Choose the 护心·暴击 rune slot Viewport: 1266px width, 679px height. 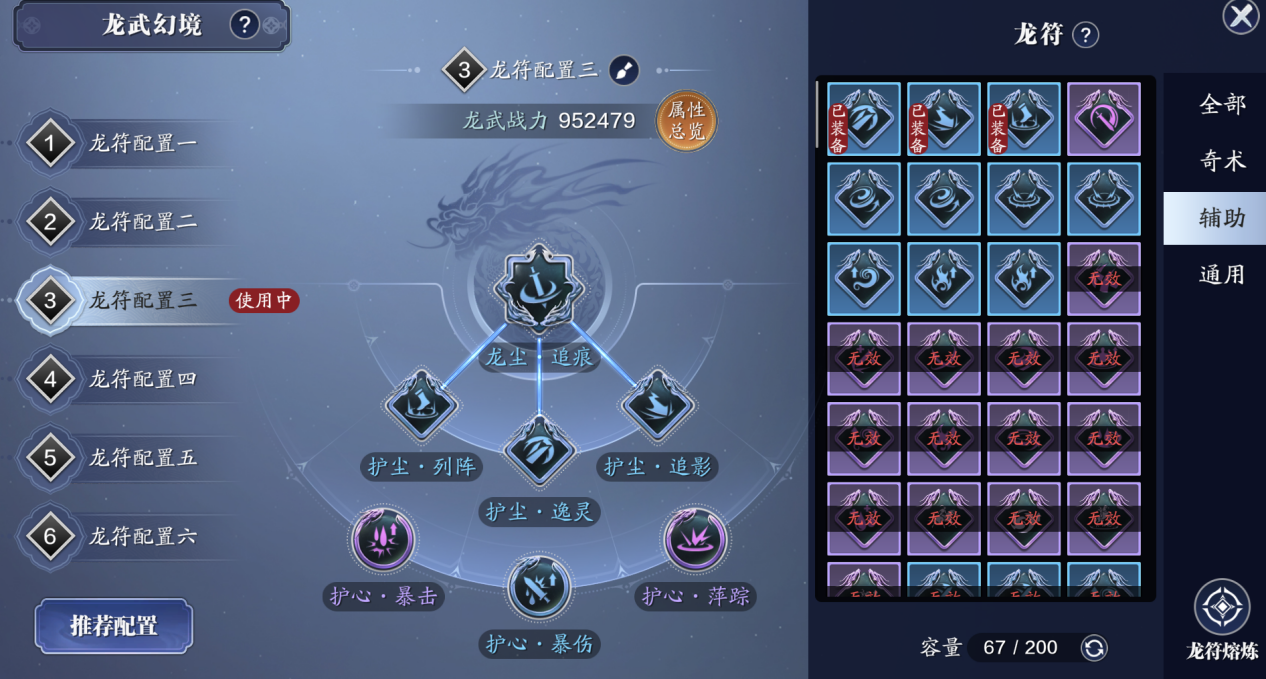[x=384, y=540]
